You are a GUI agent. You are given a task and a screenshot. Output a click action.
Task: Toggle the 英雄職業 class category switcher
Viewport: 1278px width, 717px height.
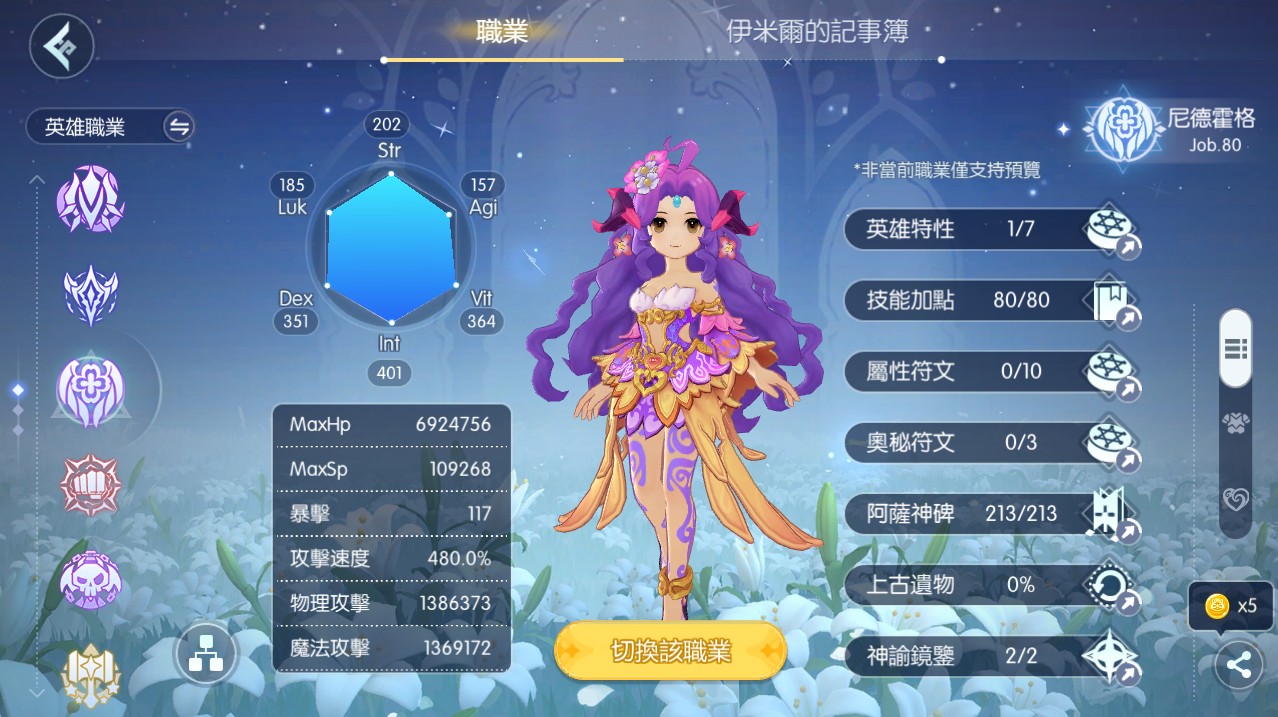click(179, 127)
